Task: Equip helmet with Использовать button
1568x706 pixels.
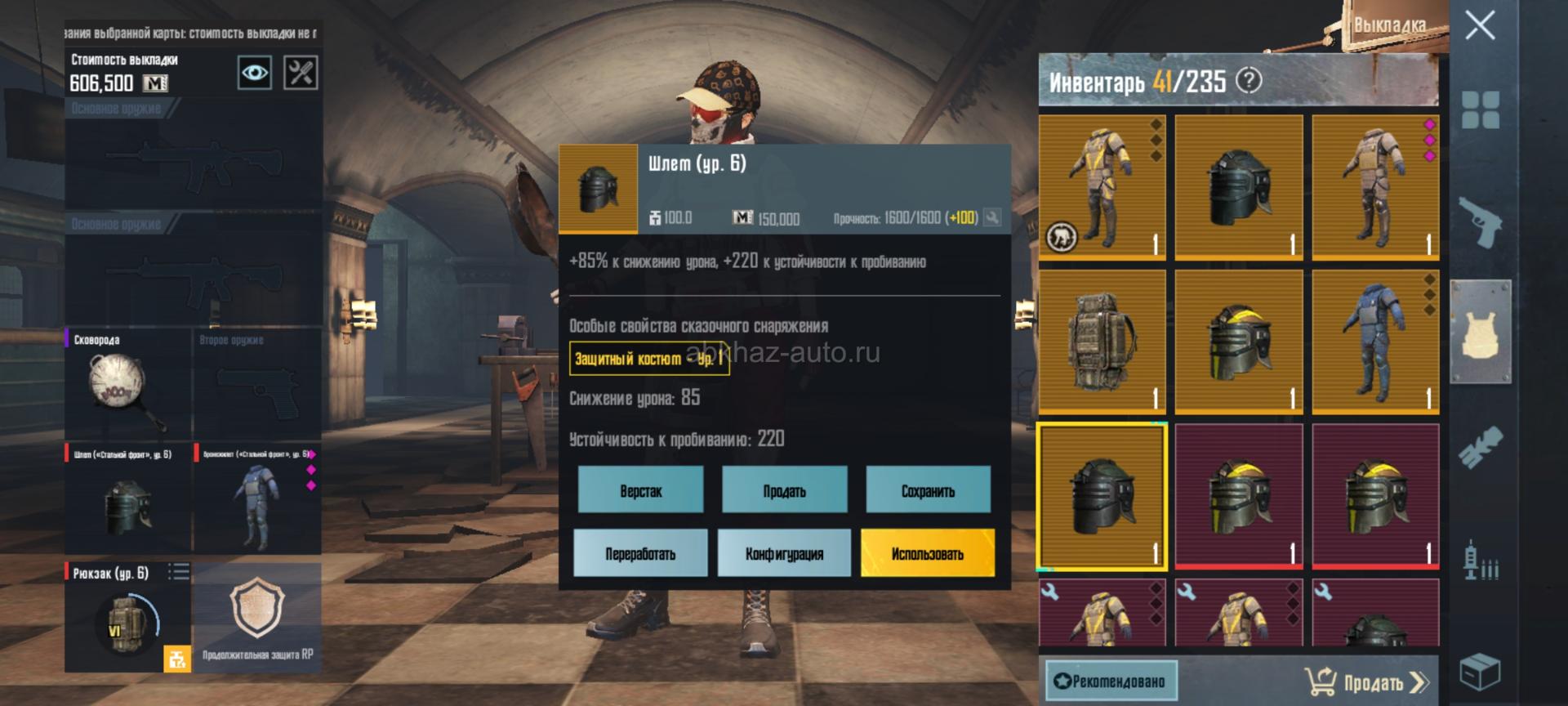Action: 928,553
